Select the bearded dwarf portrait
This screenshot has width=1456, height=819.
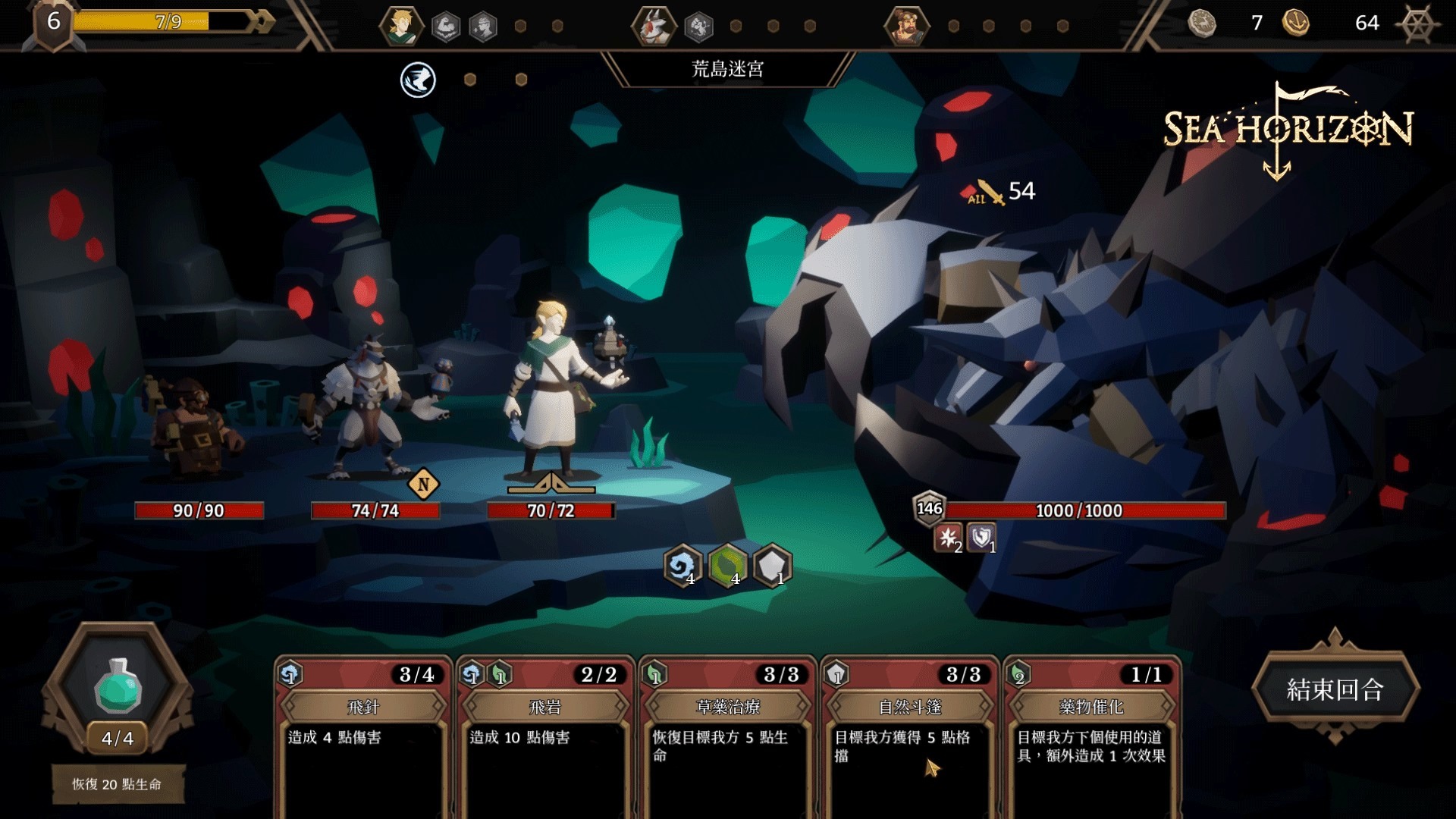(906, 26)
